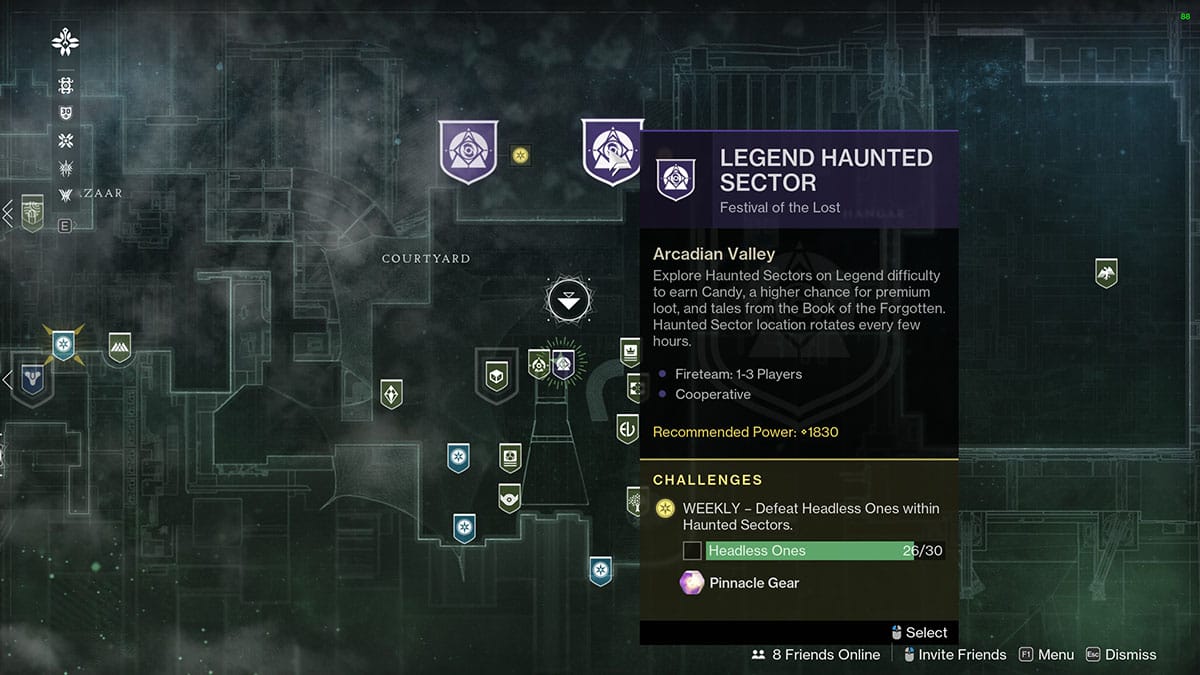
Task: Select the mountain peaks vendor marker
Action: [x=120, y=347]
